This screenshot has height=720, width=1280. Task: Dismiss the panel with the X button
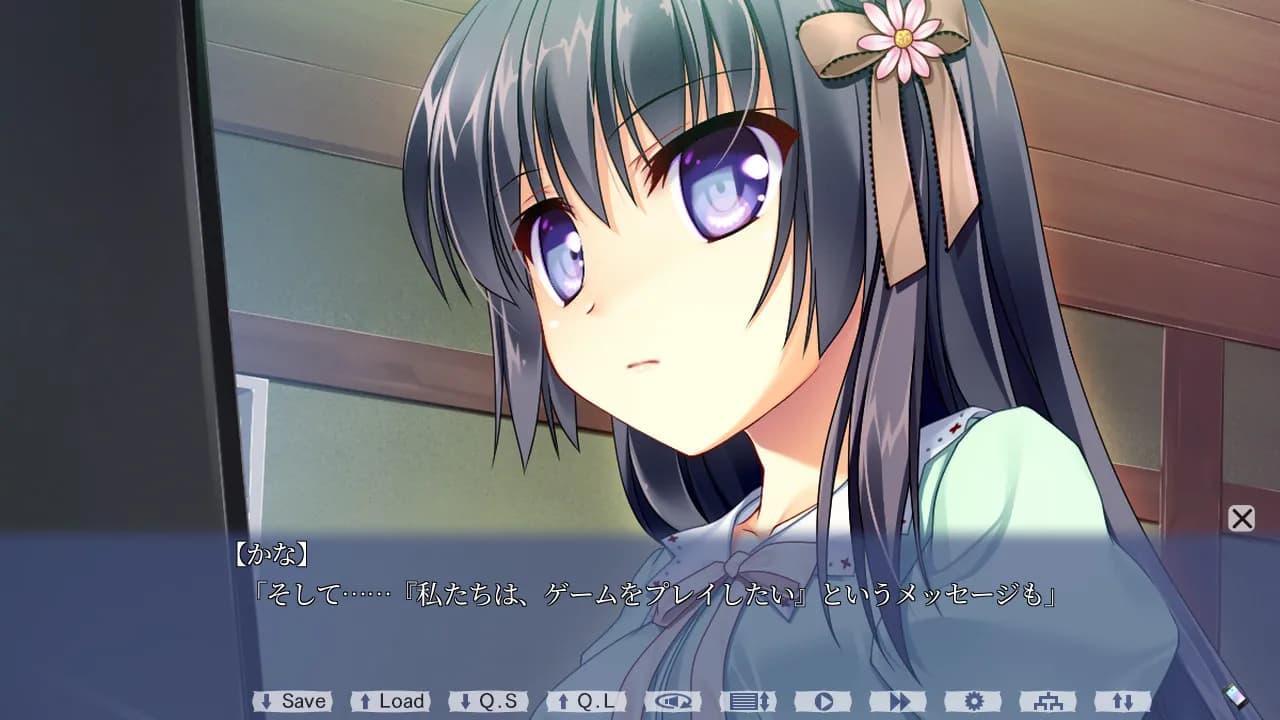1240,519
